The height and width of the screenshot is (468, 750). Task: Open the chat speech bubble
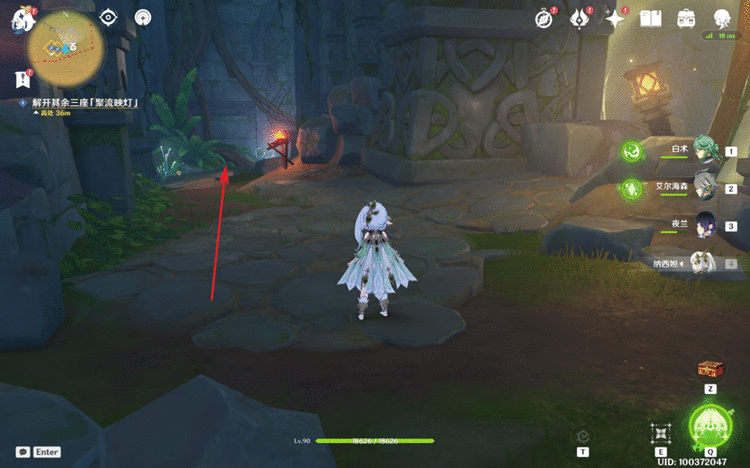click(22, 452)
